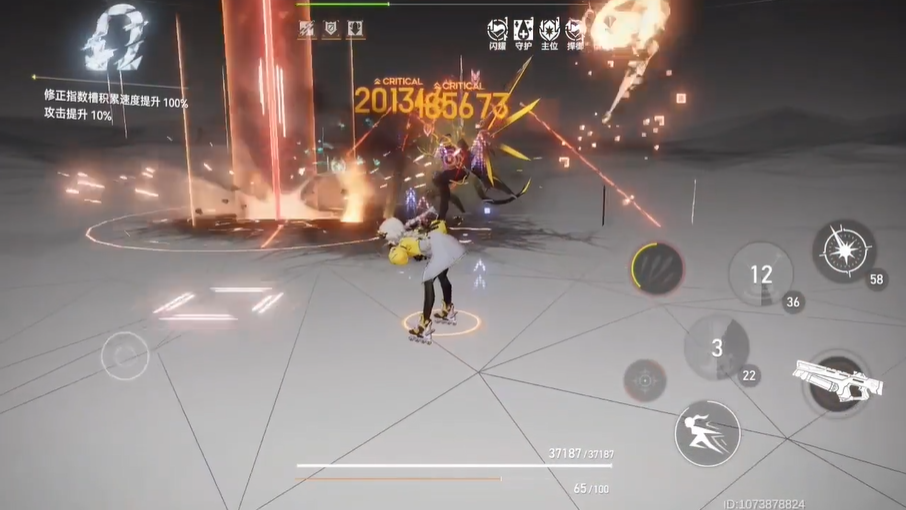
Task: Inspect the down-arrow debuff status icon
Action: click(355, 30)
